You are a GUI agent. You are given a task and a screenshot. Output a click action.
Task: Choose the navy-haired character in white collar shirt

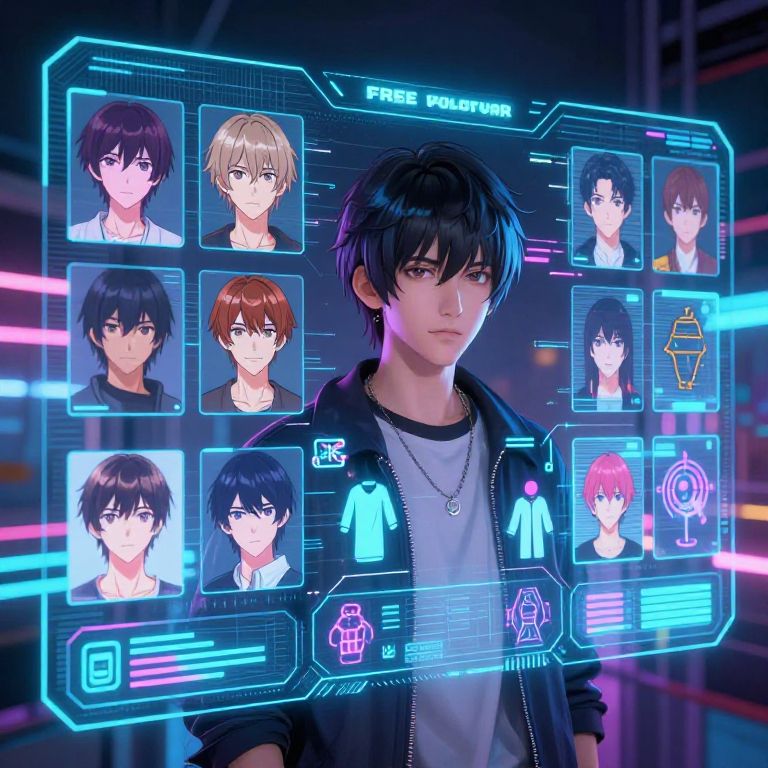(251, 518)
